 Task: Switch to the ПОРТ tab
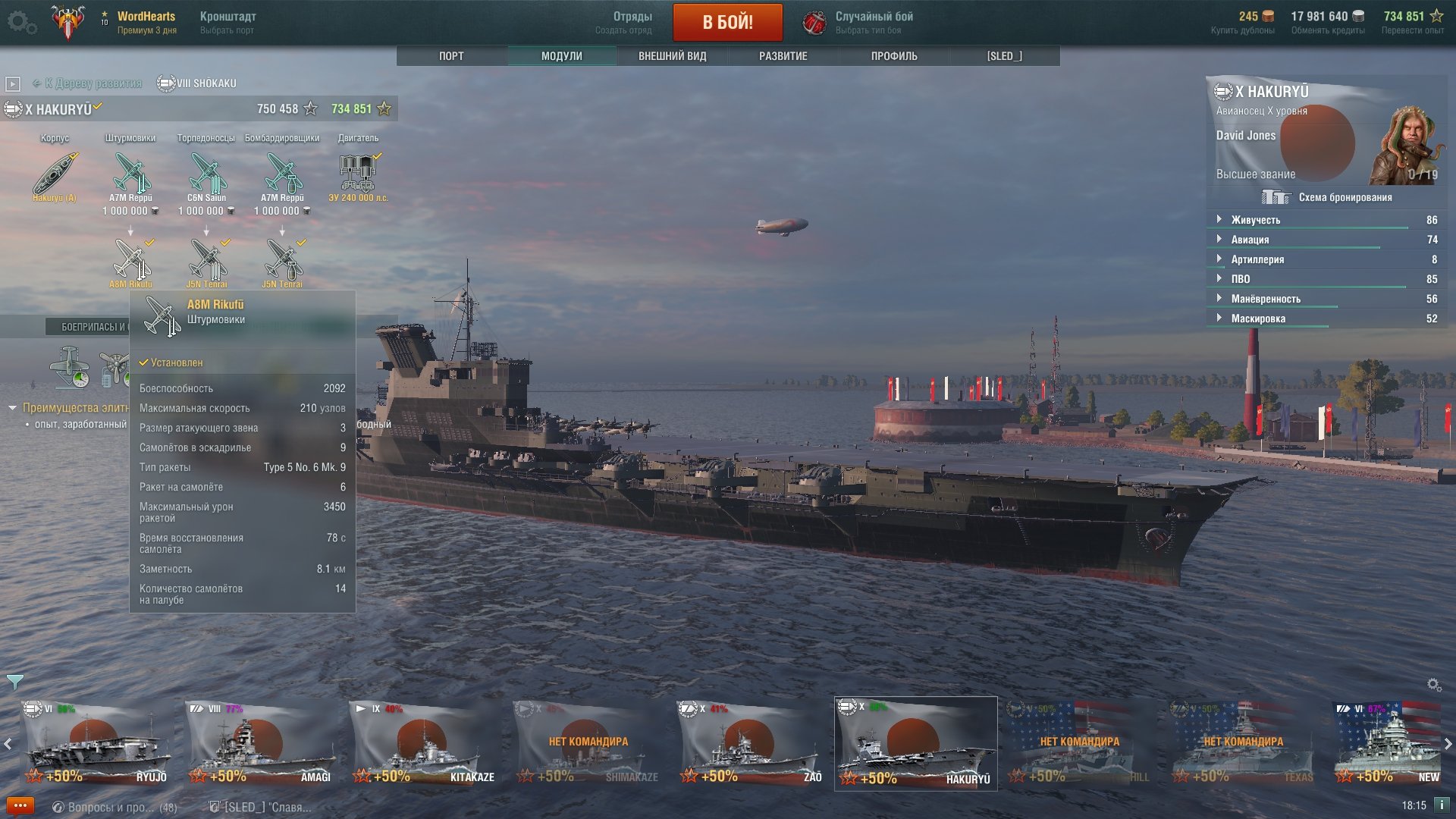click(x=451, y=56)
